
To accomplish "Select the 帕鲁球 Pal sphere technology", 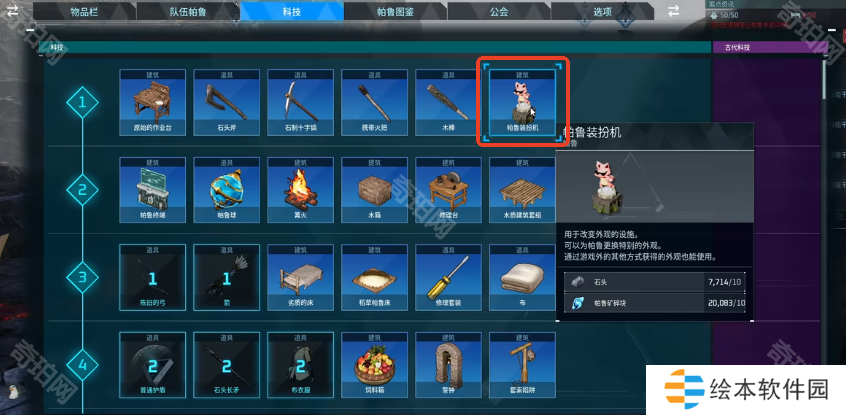I will (x=227, y=190).
